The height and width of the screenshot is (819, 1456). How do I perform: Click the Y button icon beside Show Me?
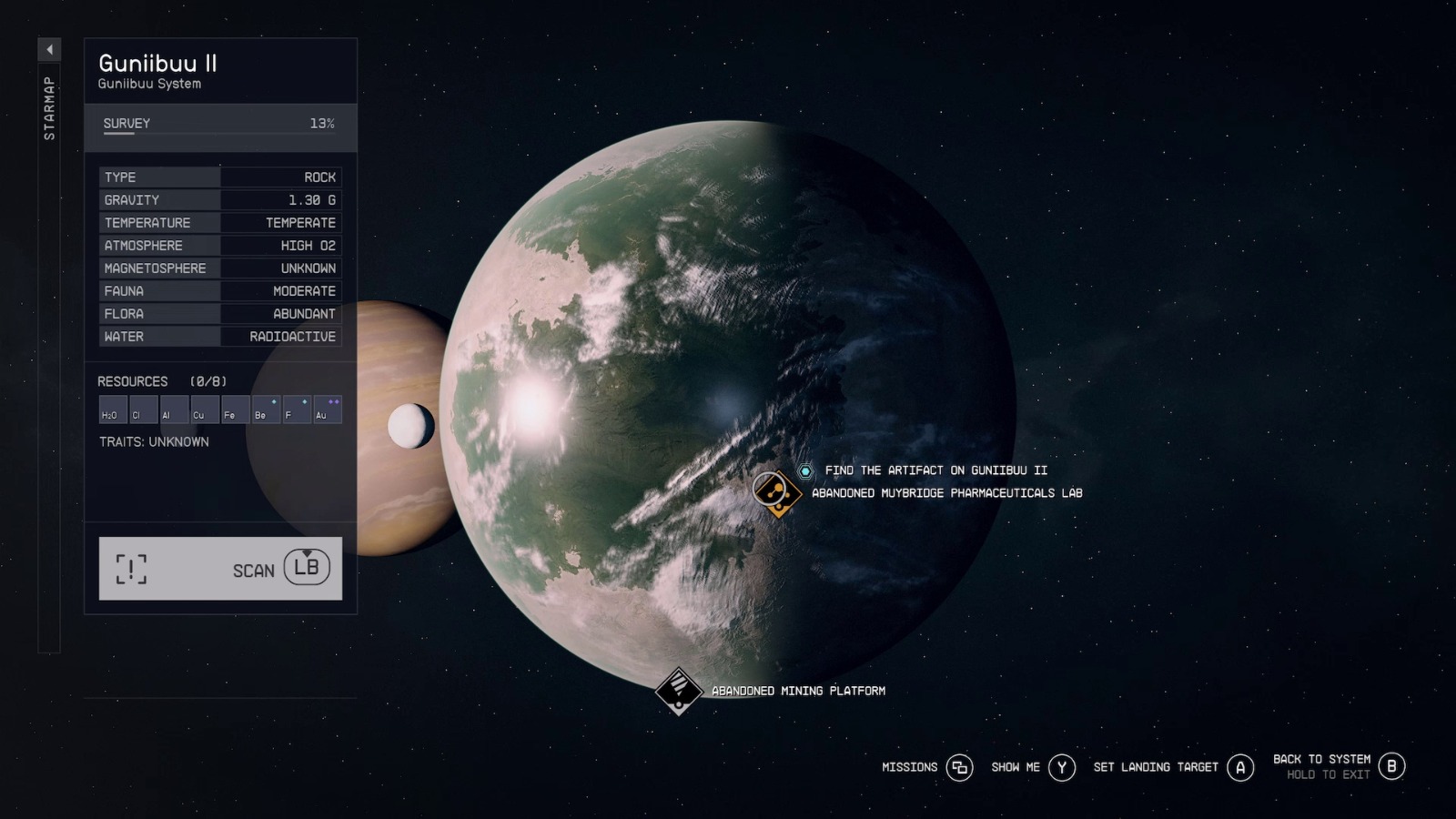[1061, 767]
